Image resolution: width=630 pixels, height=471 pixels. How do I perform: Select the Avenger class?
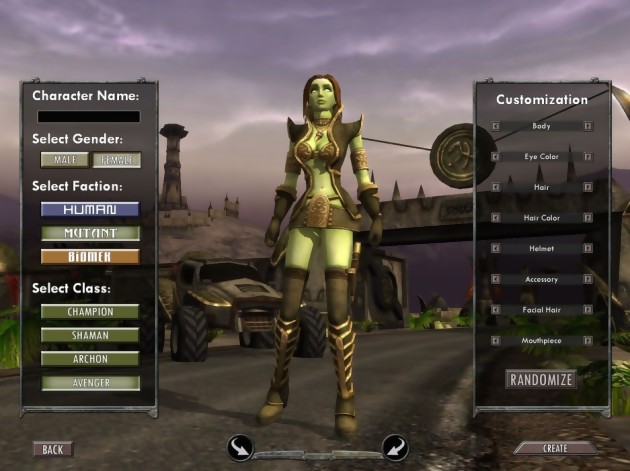[89, 382]
